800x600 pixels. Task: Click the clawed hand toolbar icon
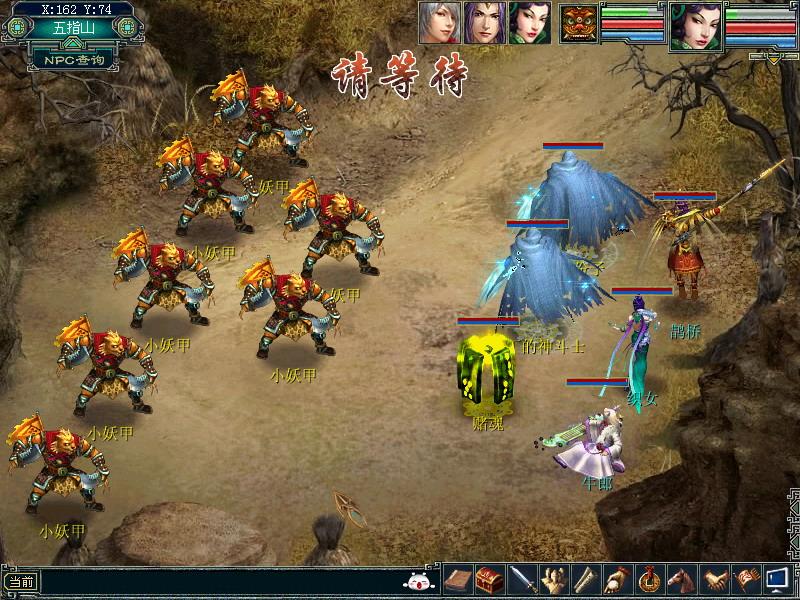tap(553, 579)
